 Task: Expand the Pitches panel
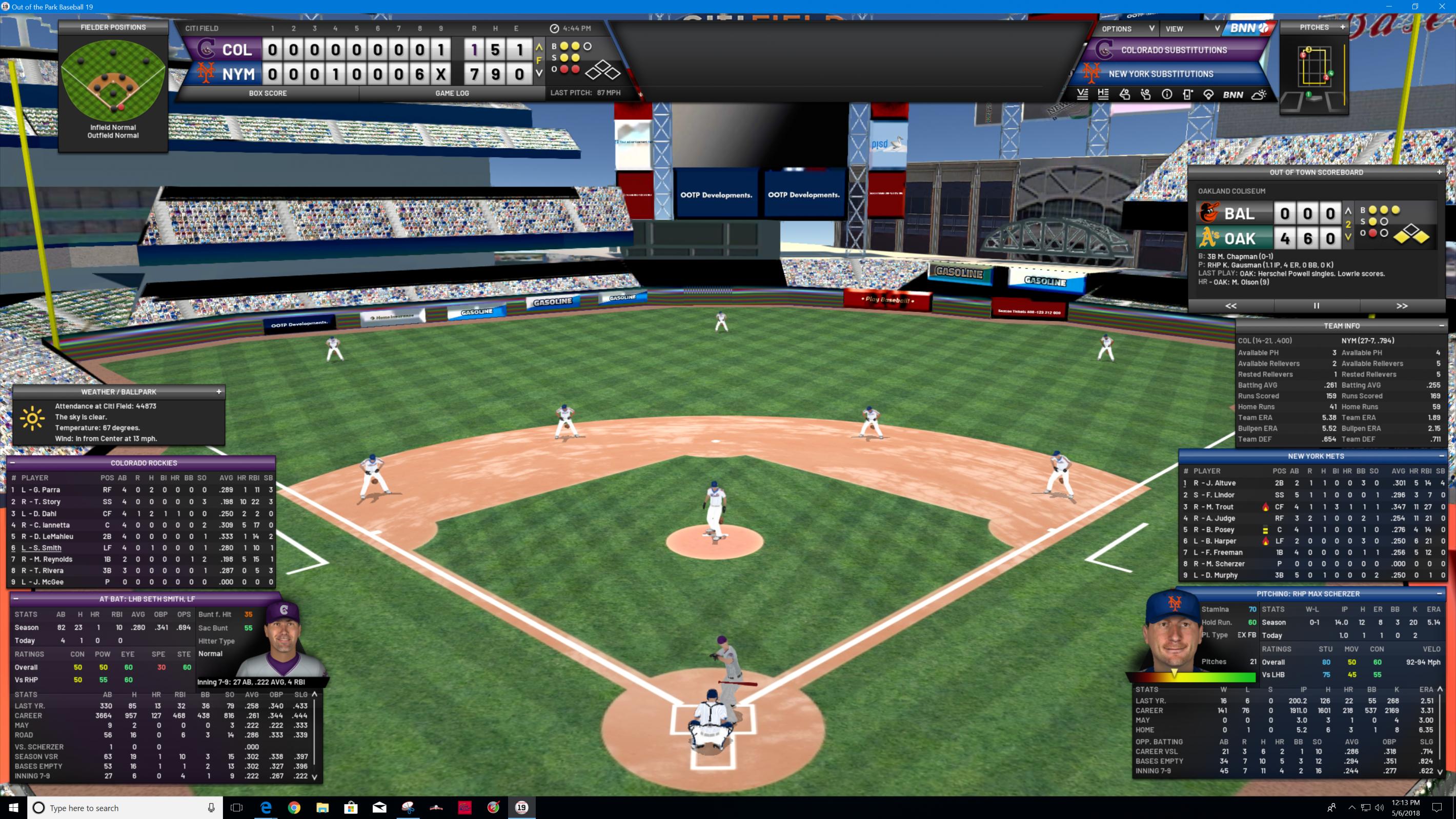click(x=1342, y=27)
